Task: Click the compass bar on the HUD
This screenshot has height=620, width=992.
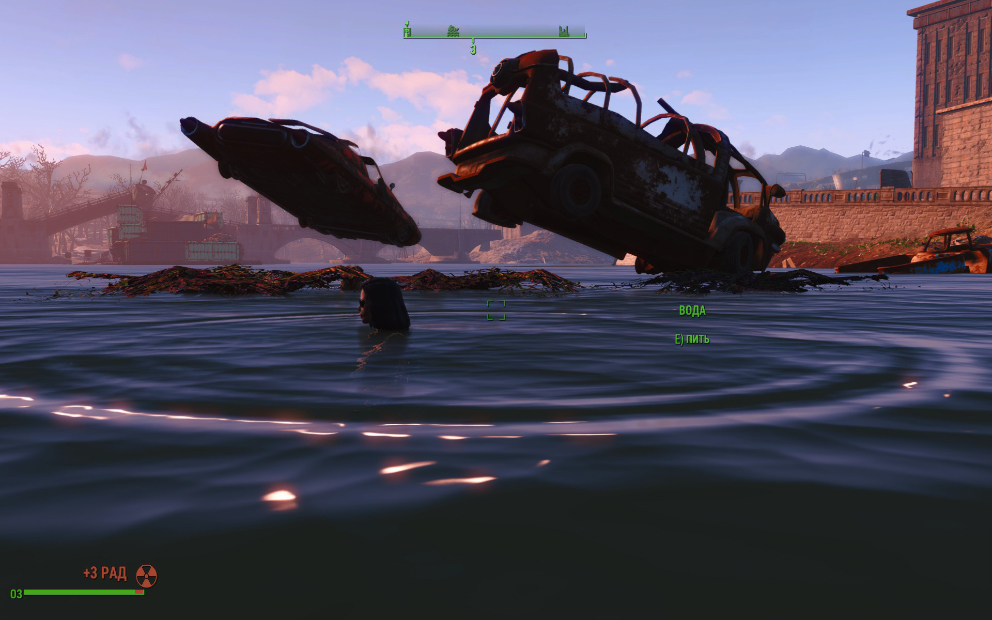Action: pos(494,32)
